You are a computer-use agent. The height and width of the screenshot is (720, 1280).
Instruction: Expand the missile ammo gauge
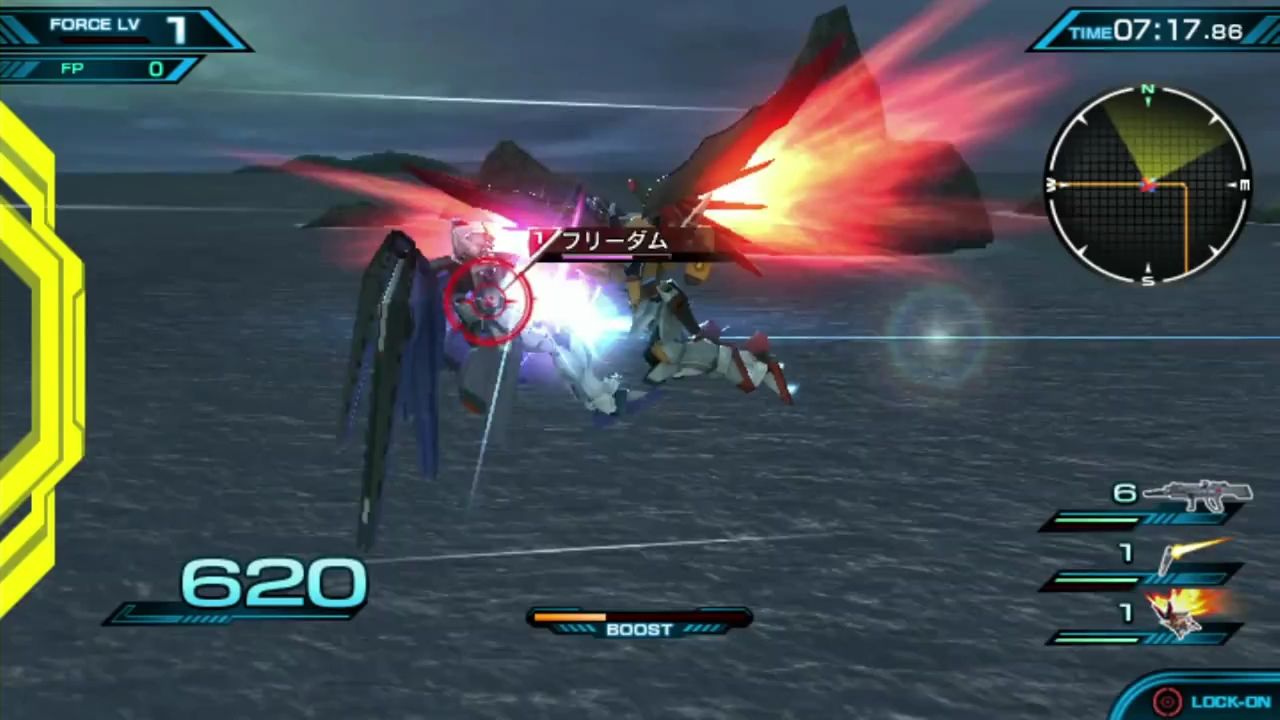1130,580
